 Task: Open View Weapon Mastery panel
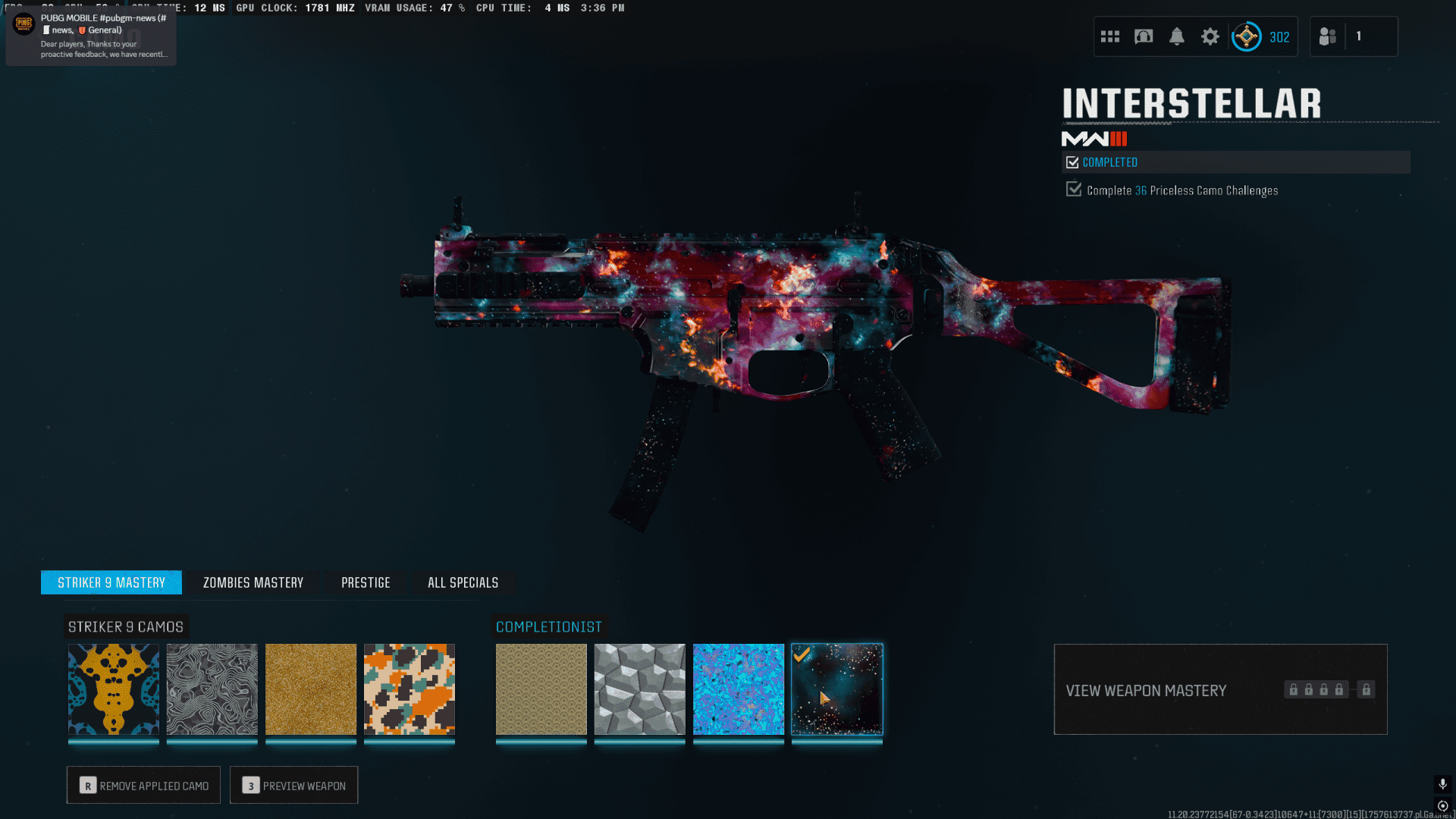(x=1220, y=689)
